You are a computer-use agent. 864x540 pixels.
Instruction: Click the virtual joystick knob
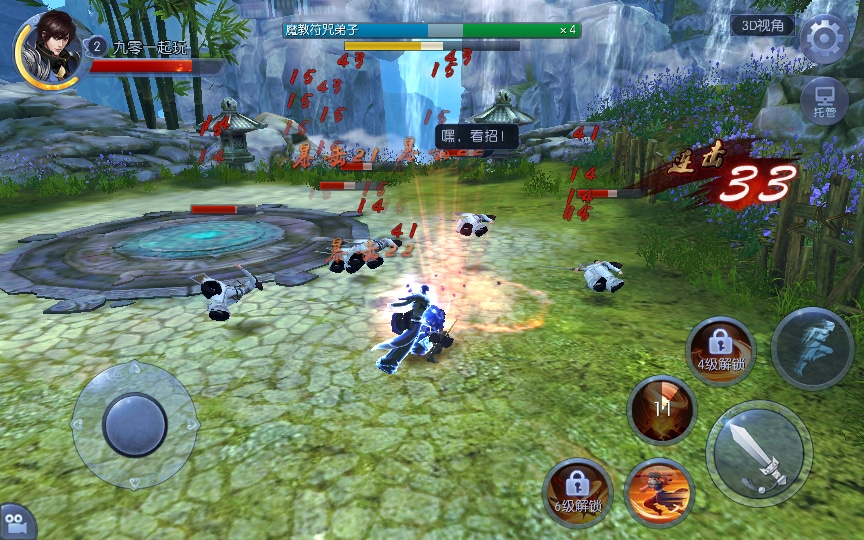[x=135, y=424]
